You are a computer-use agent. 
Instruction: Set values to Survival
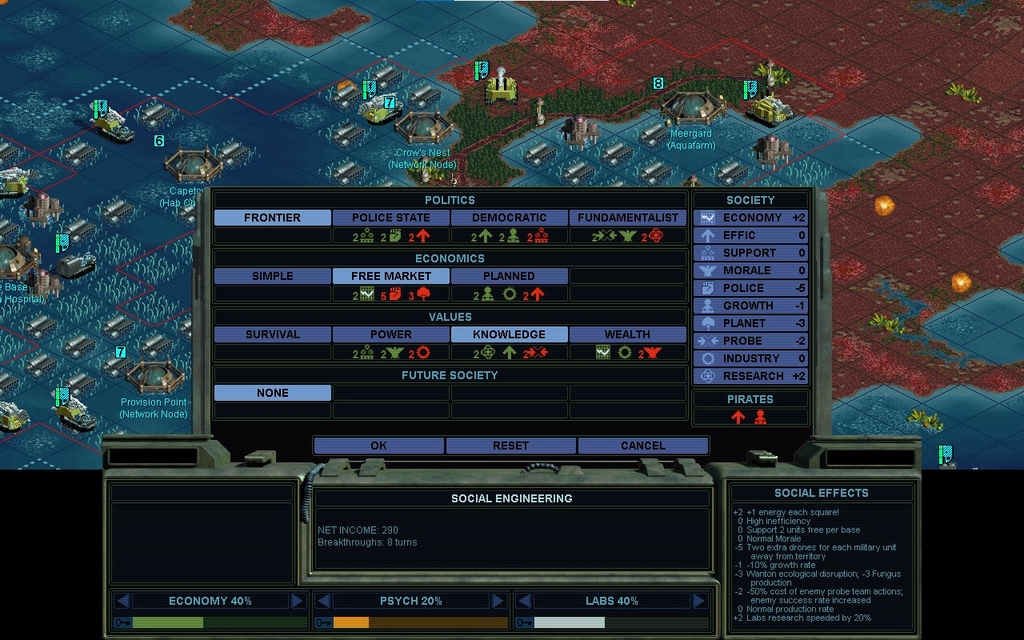click(272, 335)
